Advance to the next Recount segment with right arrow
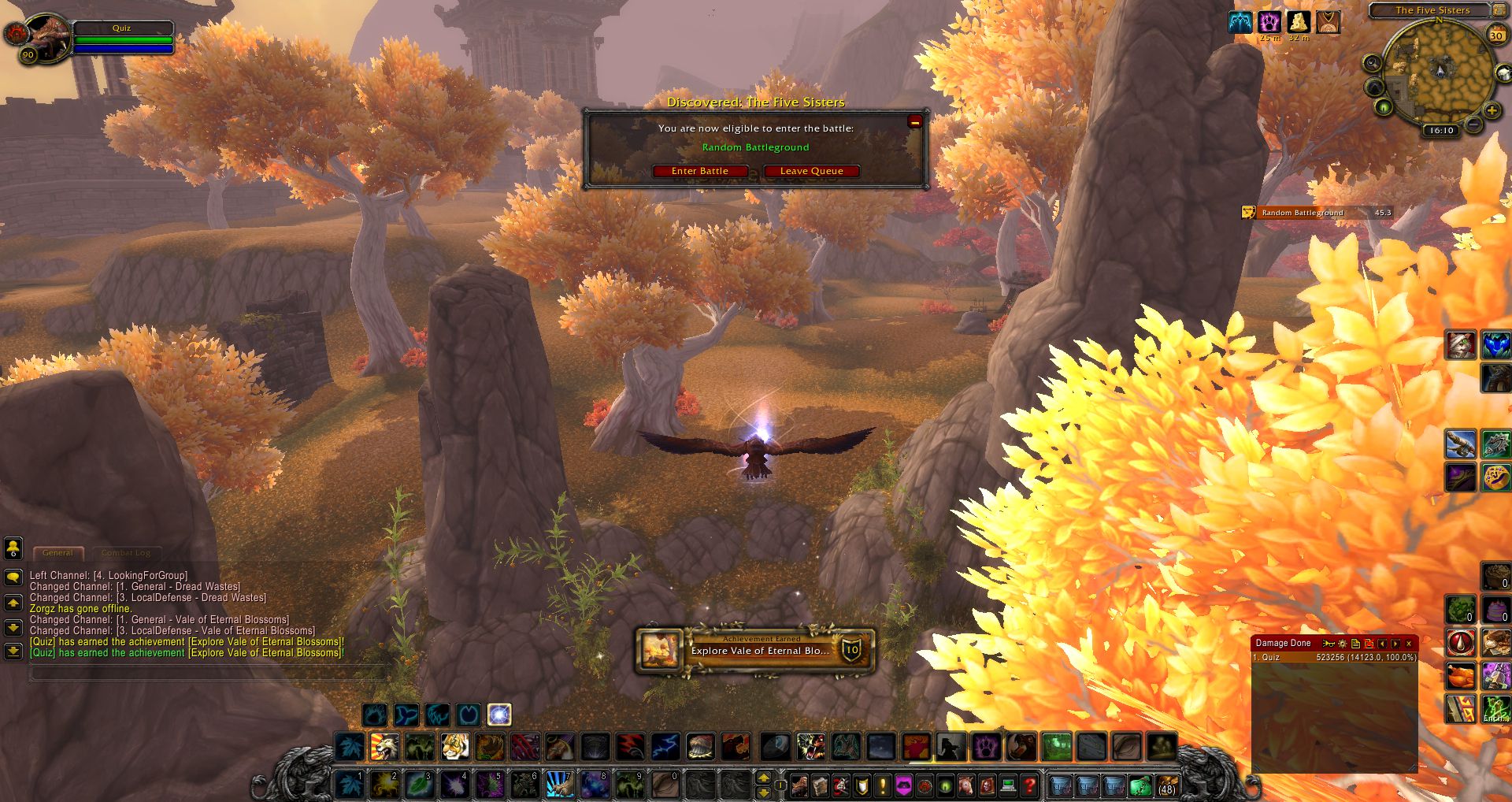Screen dimensions: 1512x802 click(x=1395, y=644)
